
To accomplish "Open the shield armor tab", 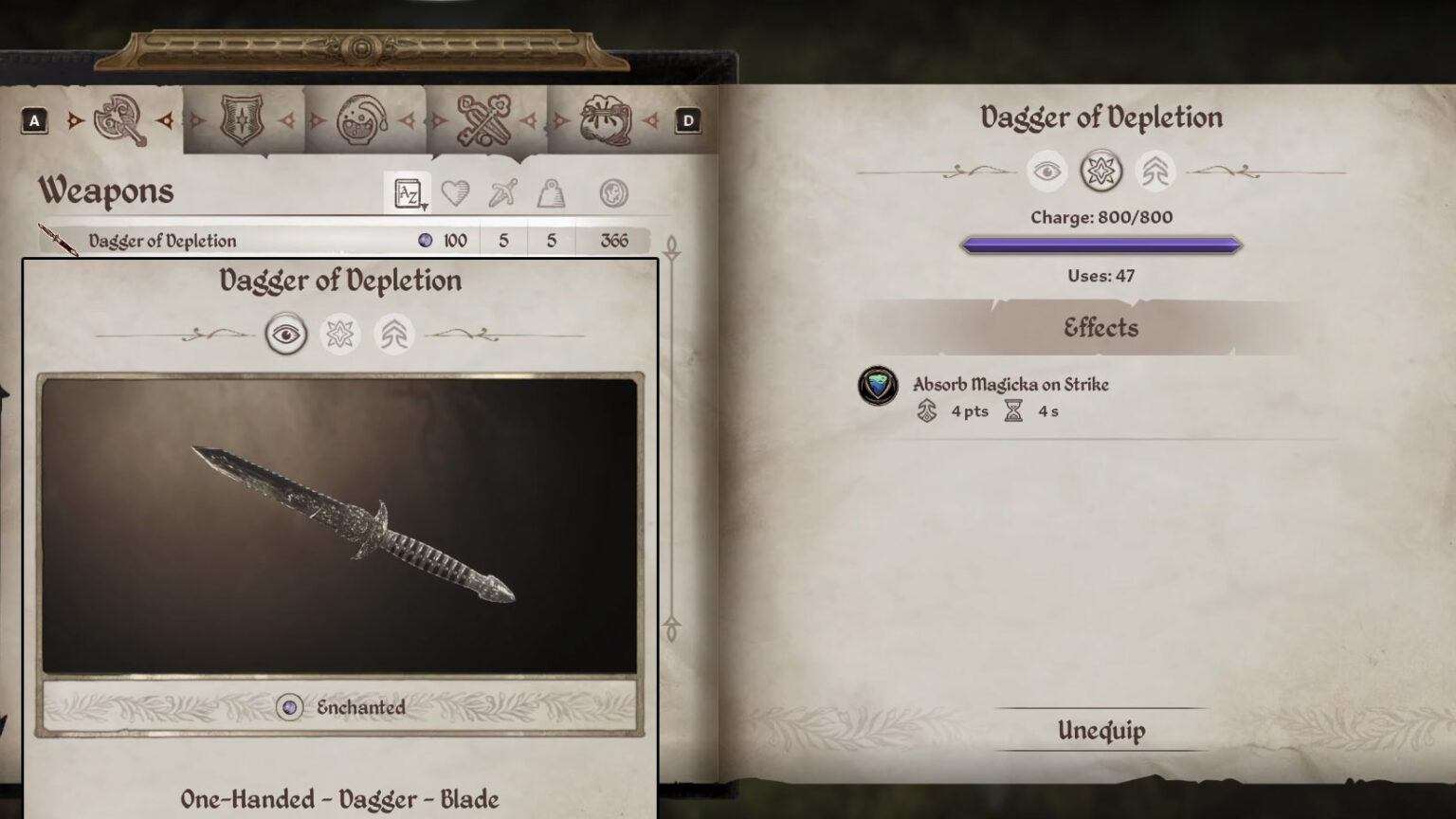I will [x=243, y=118].
